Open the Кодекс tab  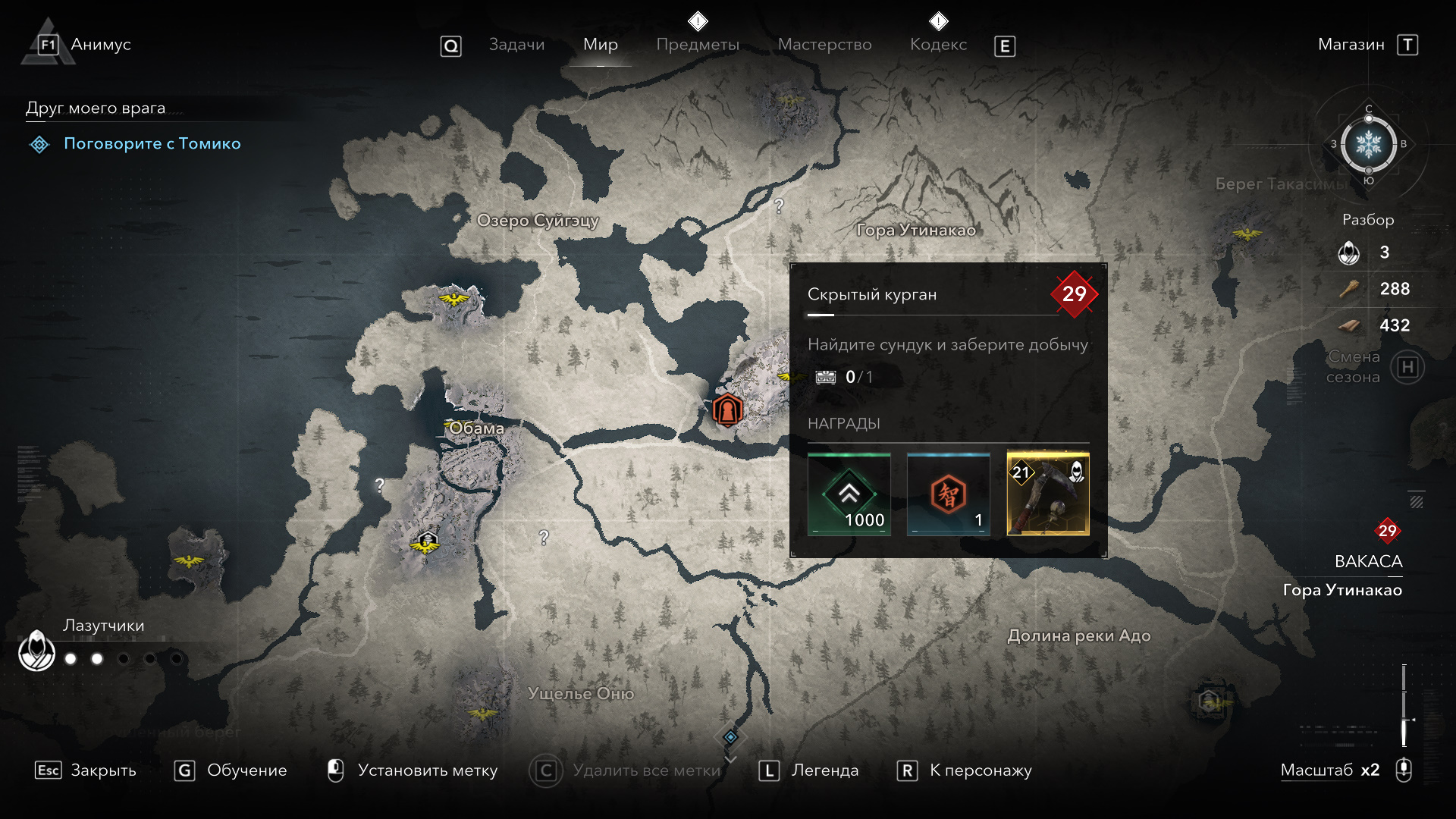click(938, 45)
